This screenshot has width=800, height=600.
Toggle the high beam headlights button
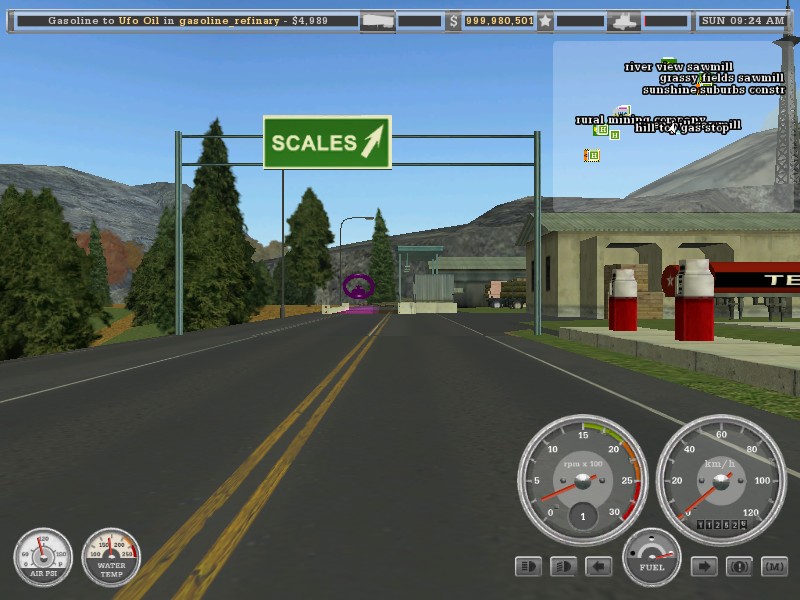(x=563, y=567)
